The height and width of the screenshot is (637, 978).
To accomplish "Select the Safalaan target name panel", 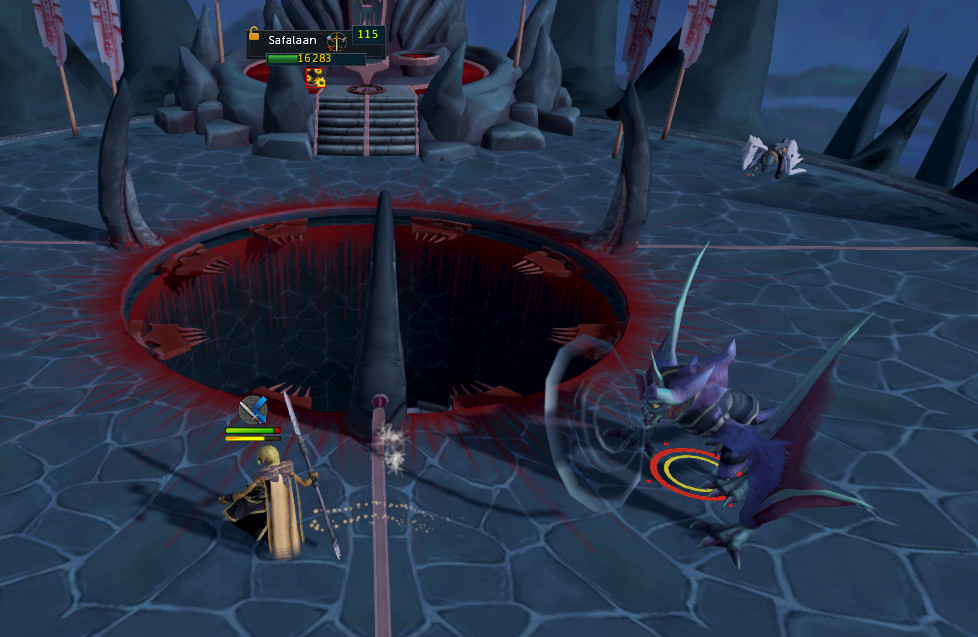I will tap(290, 41).
